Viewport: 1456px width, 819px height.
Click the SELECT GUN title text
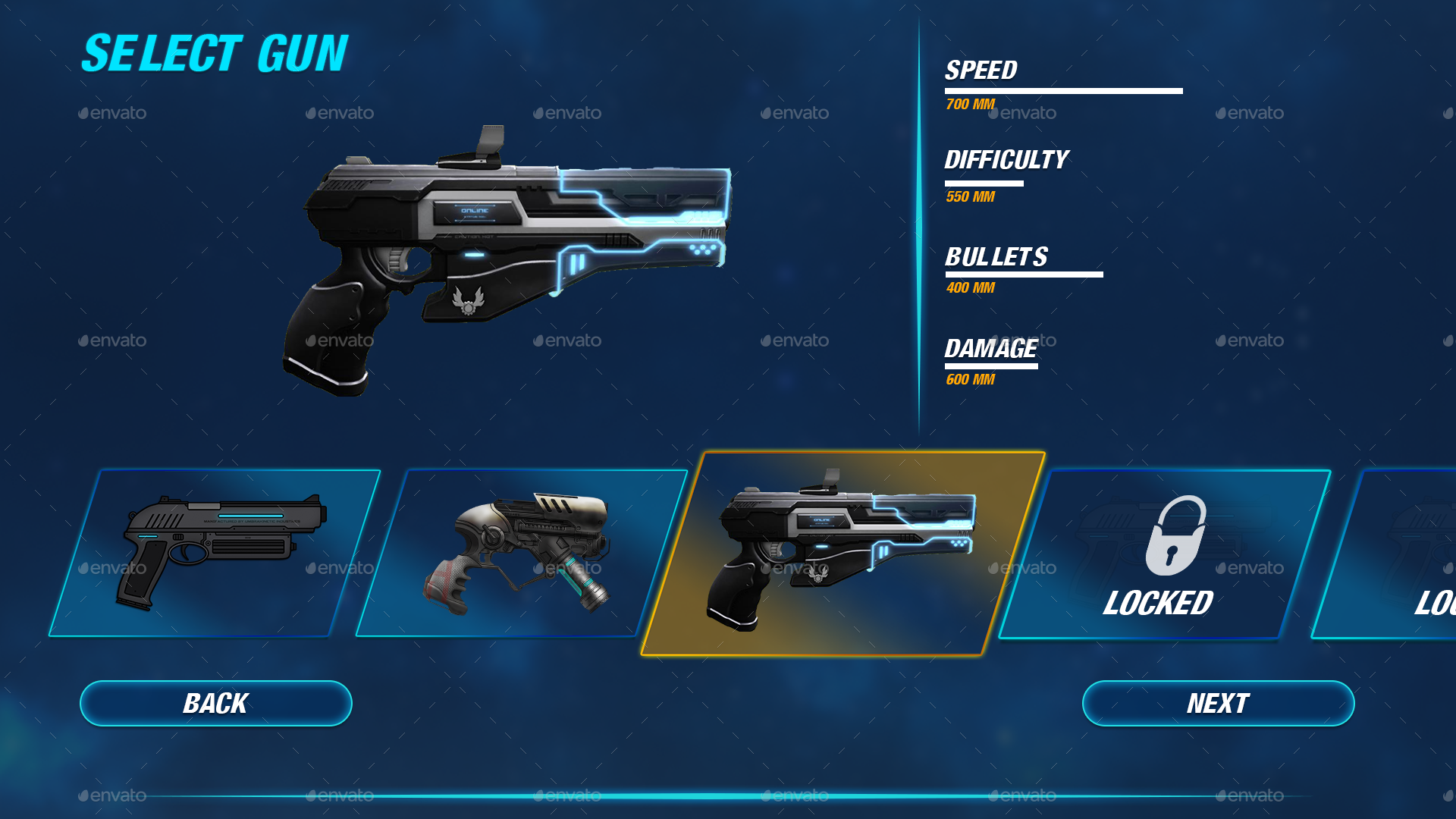216,53
